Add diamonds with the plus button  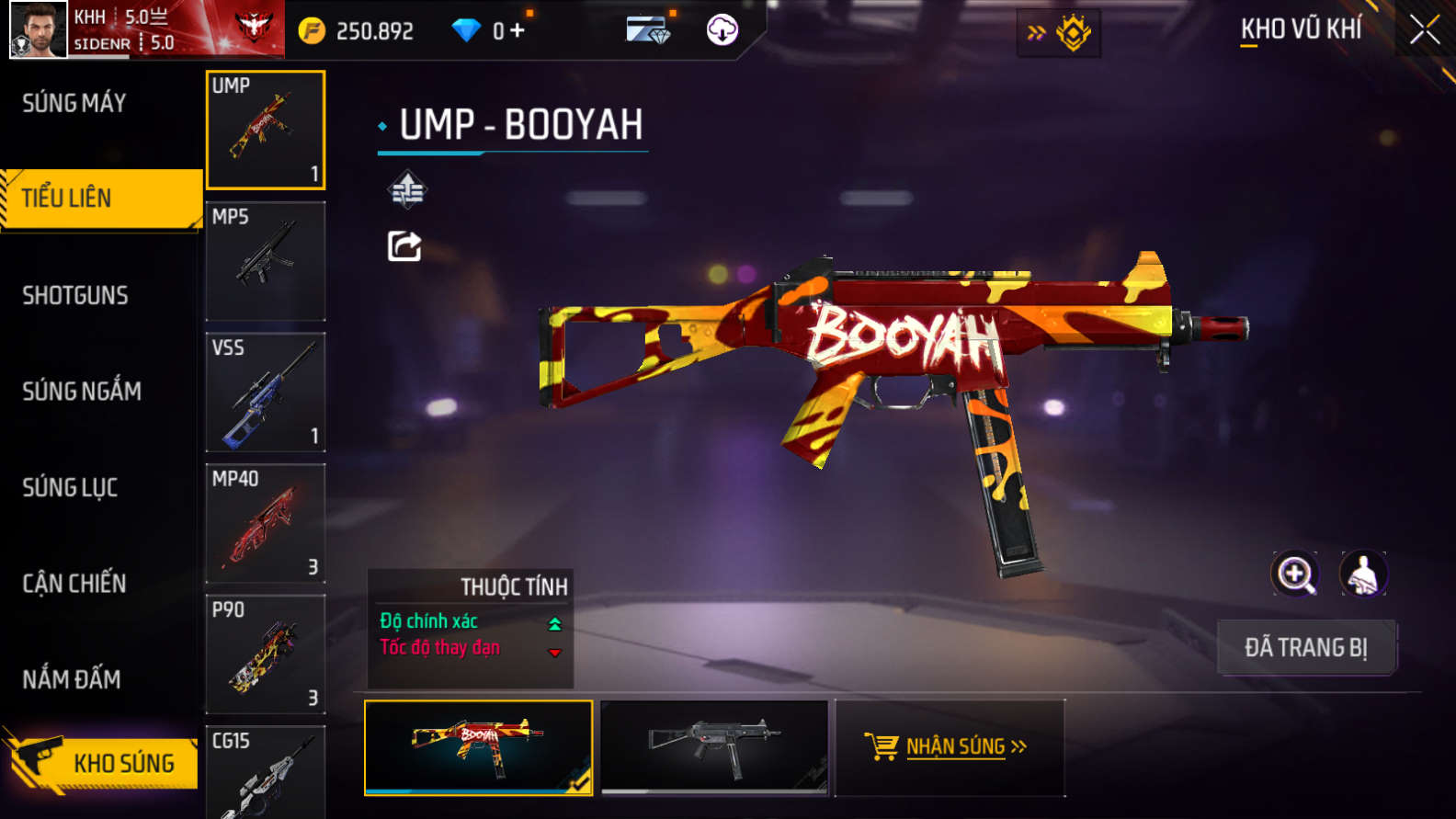point(518,31)
